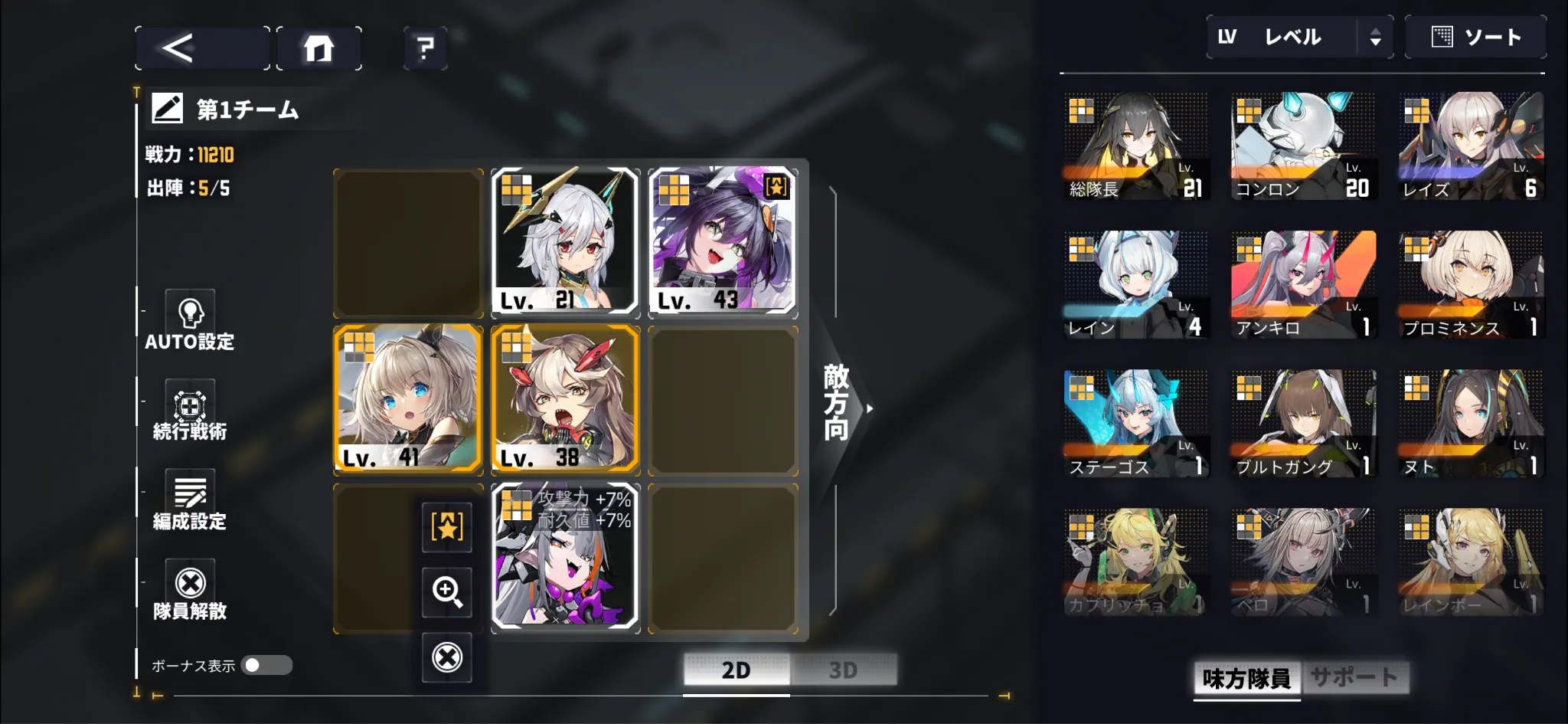Viewport: 1568px width, 724px height.
Task: Click the magnifier icon on the selected member
Action: (x=447, y=592)
